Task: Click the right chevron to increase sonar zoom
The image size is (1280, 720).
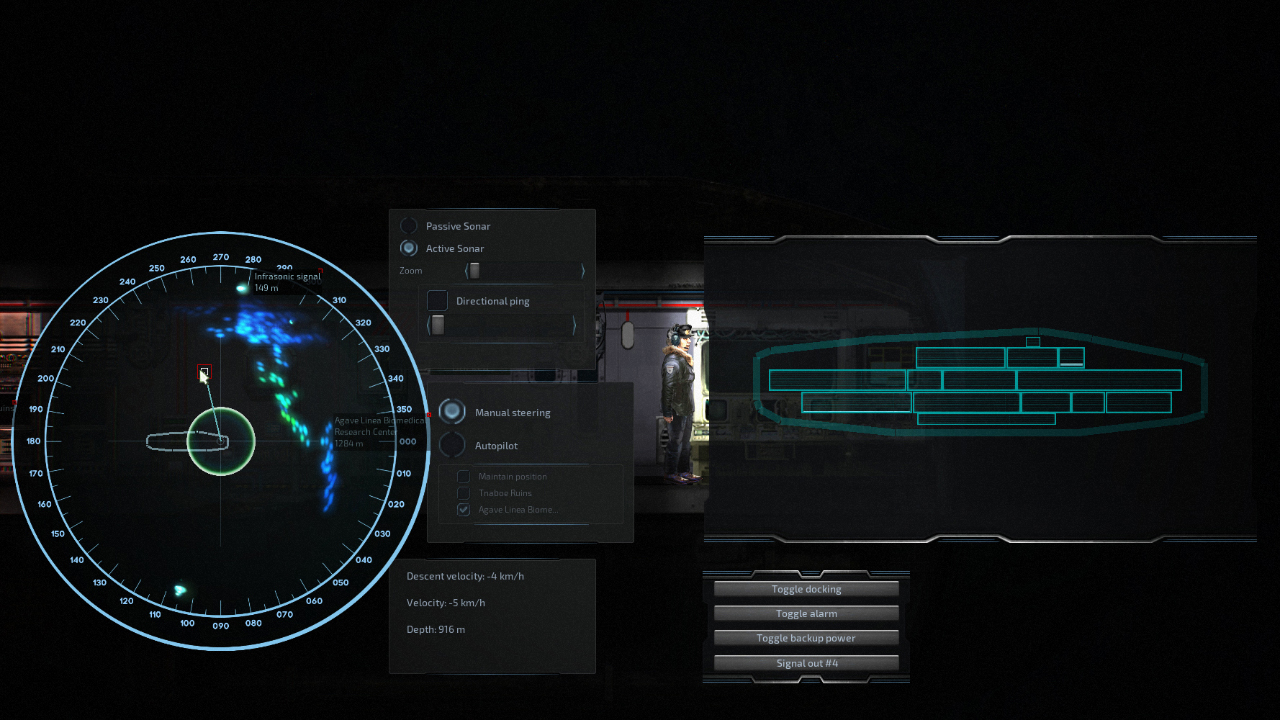Action: point(582,270)
